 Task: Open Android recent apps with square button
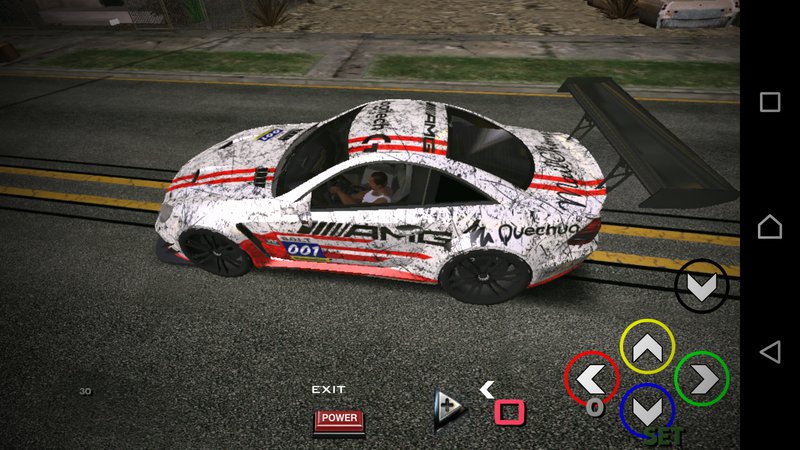tap(770, 102)
